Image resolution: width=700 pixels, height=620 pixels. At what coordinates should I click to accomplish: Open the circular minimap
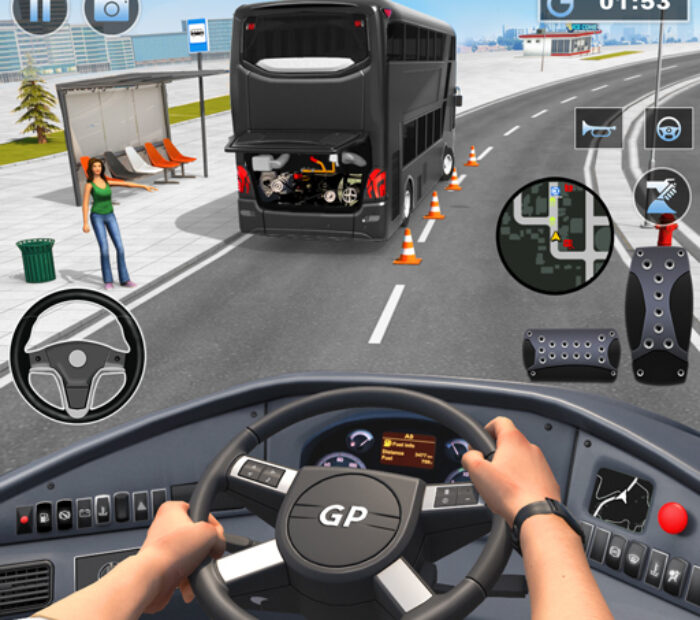tap(555, 236)
